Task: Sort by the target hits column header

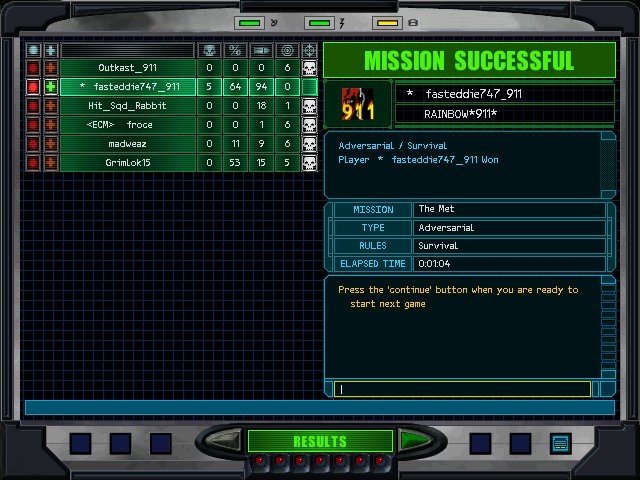Action: click(287, 50)
